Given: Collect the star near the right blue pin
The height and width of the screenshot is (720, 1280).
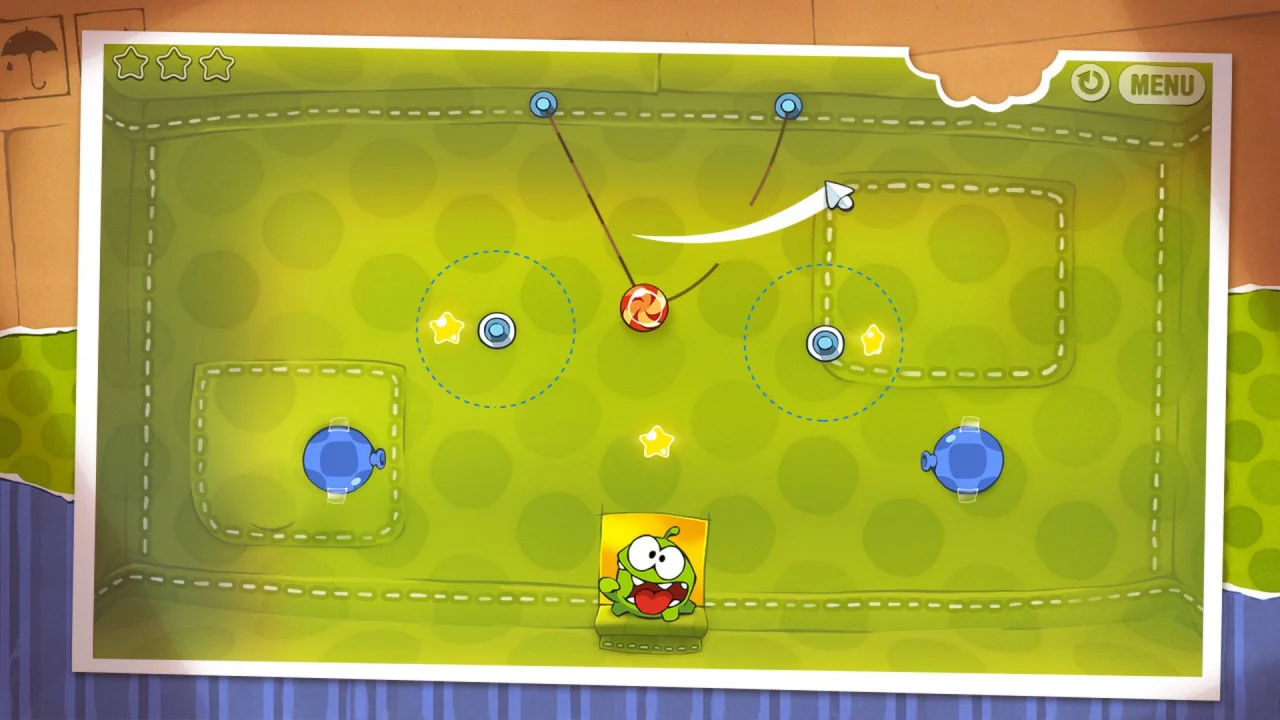Looking at the screenshot, I should point(870,341).
